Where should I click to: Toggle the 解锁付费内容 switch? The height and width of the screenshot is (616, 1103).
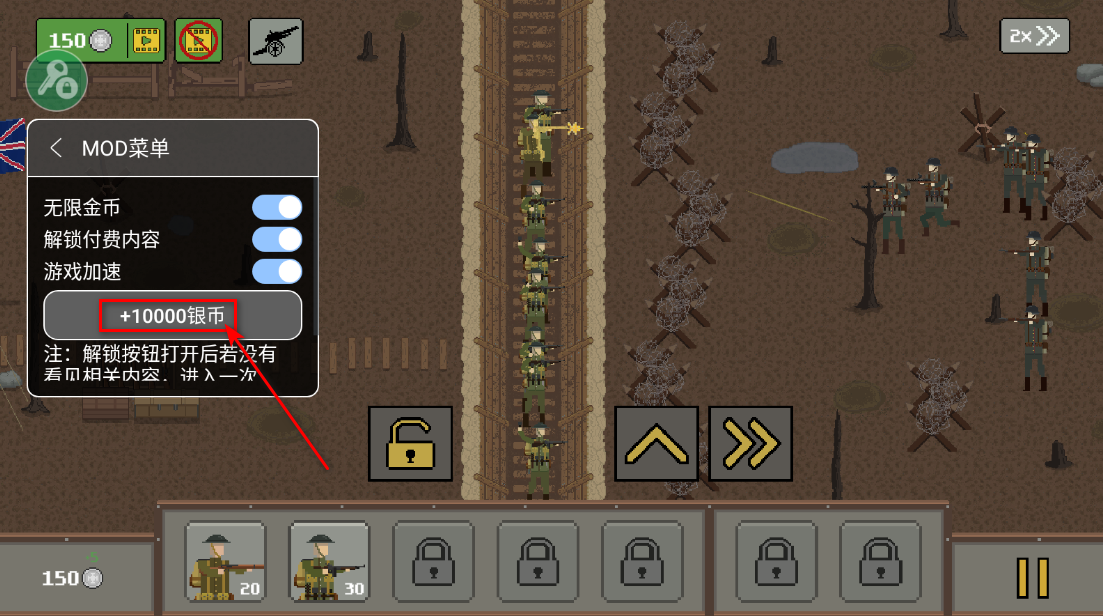click(x=277, y=239)
